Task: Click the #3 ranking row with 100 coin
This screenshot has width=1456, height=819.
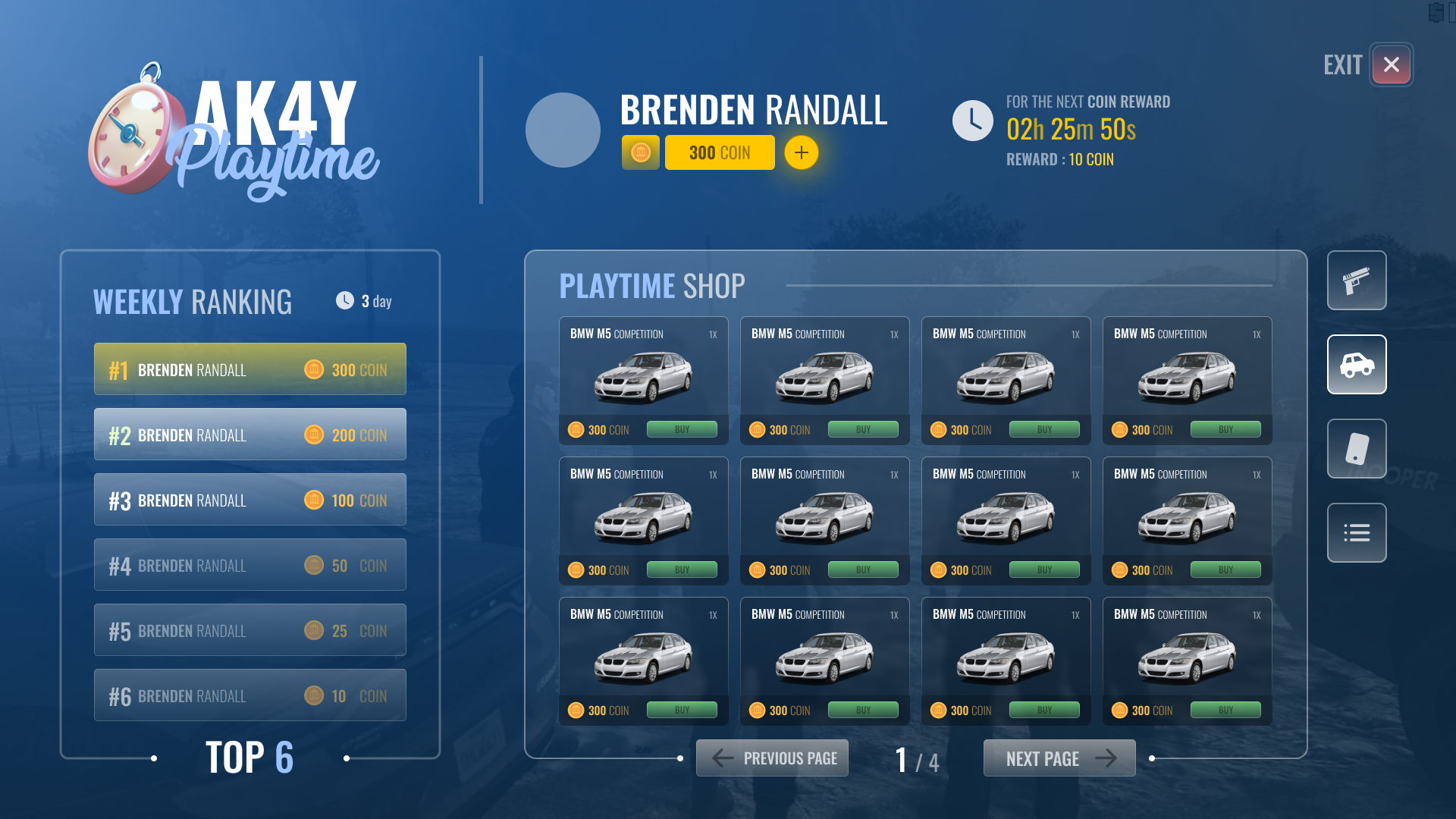Action: coord(249,500)
